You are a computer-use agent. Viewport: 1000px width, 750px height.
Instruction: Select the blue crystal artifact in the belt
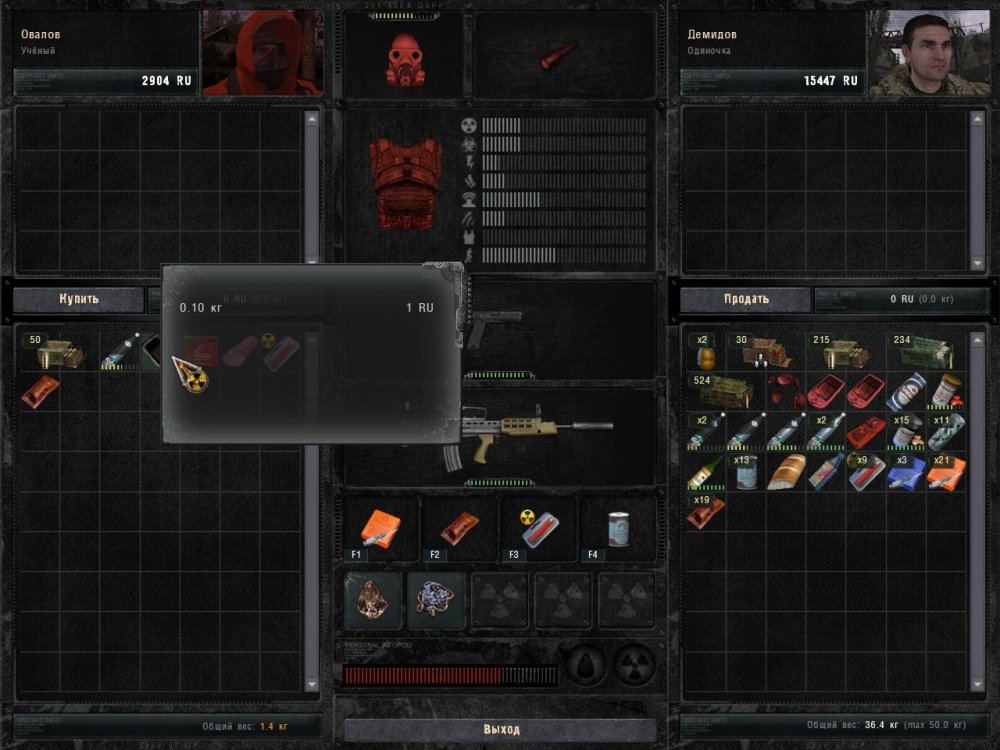[436, 600]
